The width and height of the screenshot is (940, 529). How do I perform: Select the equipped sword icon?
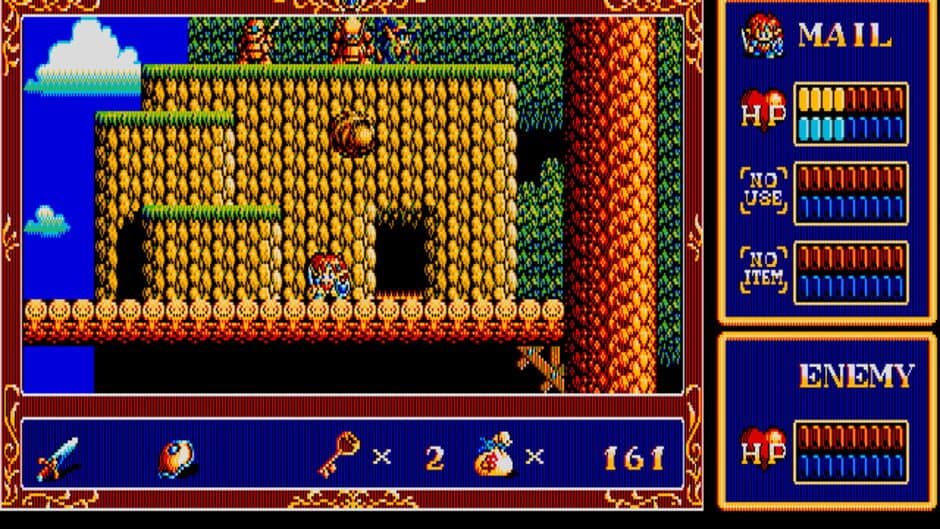pyautogui.click(x=57, y=459)
